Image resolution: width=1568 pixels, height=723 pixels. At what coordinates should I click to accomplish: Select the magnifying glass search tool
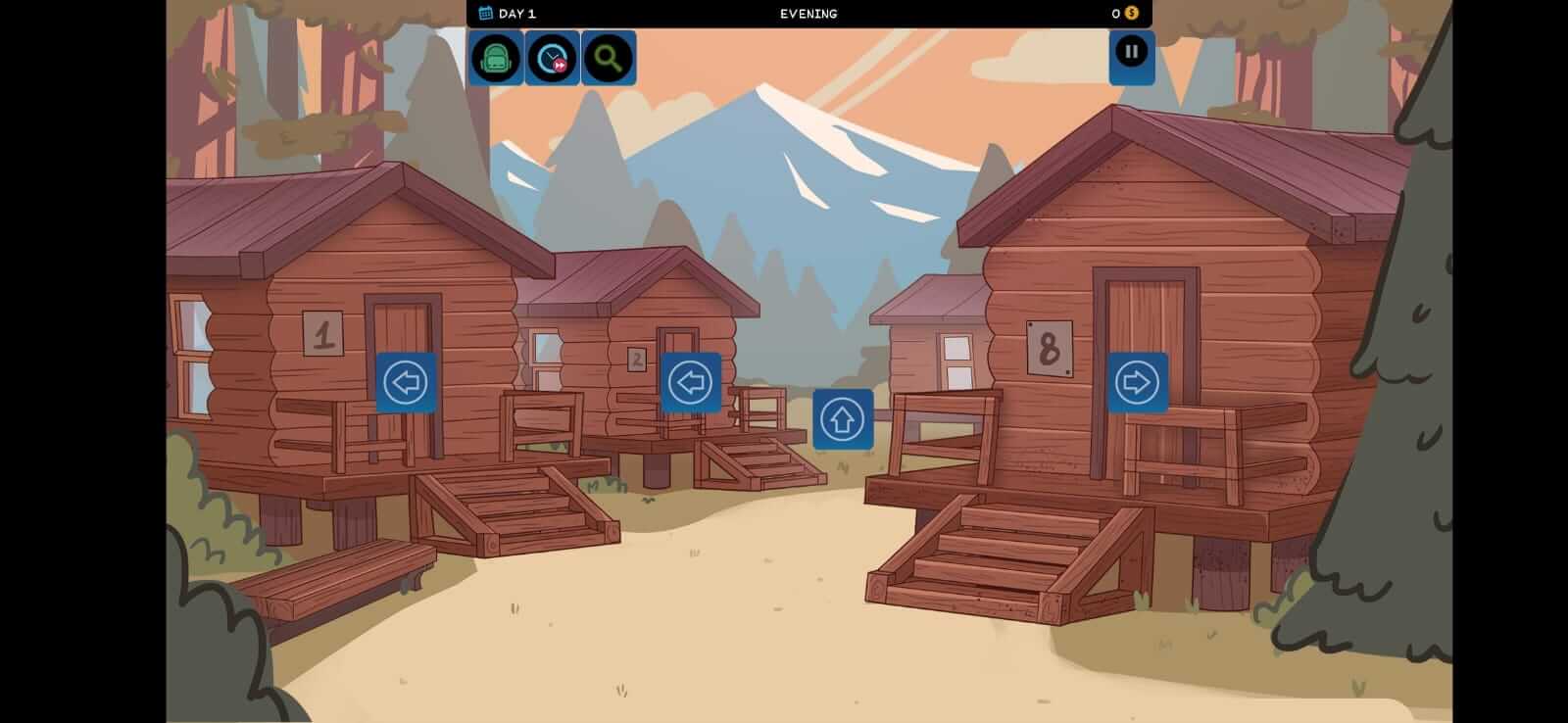click(608, 57)
